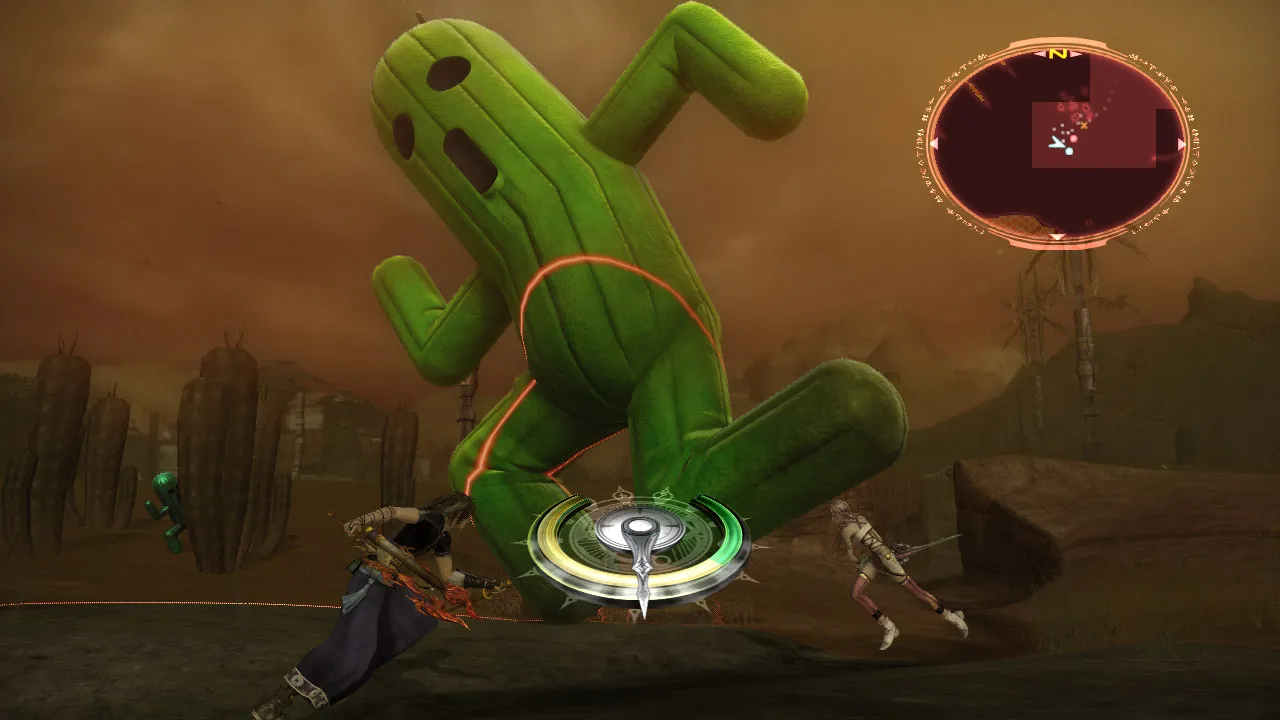
Task: Click the yellow X destination marker on minimap
Action: [x=1084, y=124]
